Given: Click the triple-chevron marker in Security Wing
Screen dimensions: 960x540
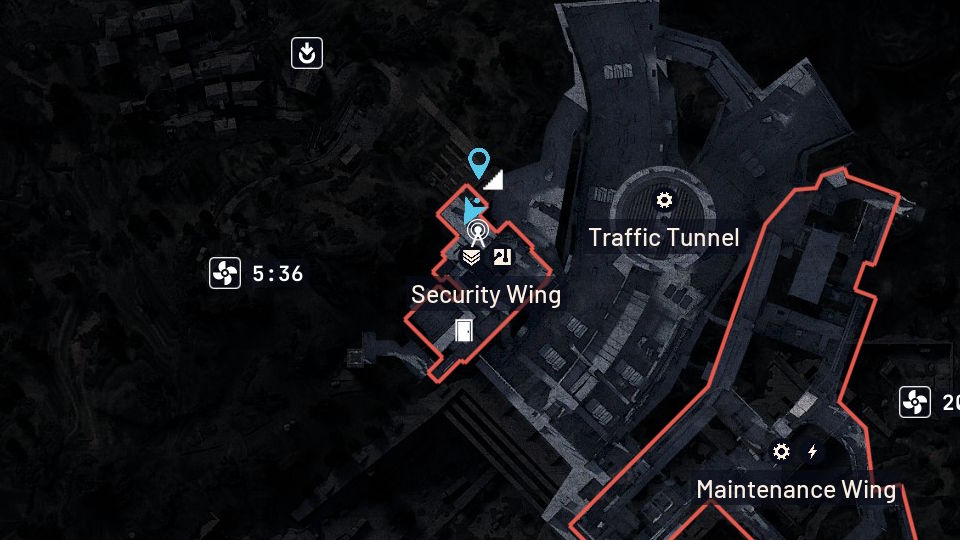Looking at the screenshot, I should (x=472, y=257).
